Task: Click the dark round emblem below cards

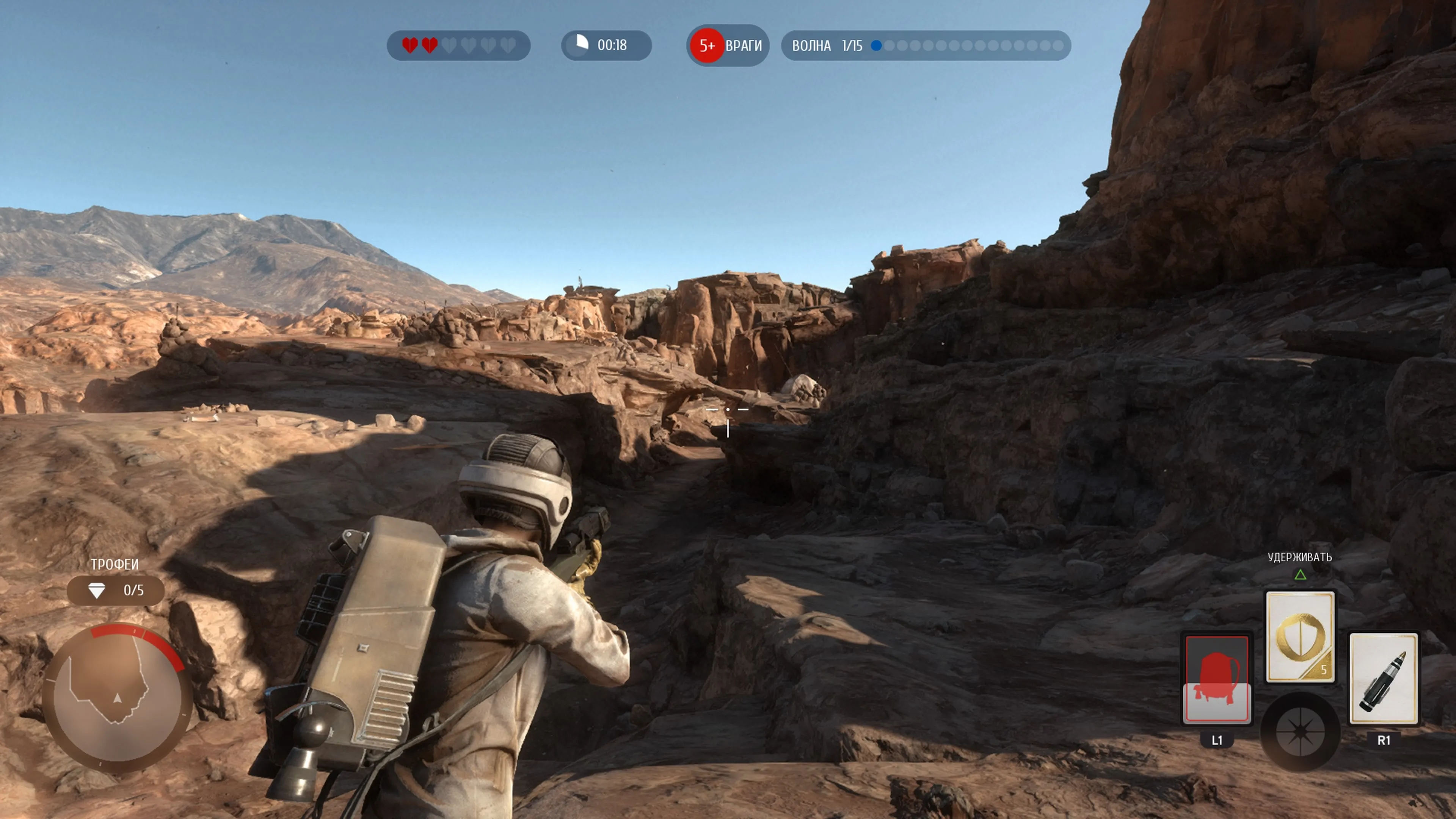Action: pyautogui.click(x=1300, y=732)
